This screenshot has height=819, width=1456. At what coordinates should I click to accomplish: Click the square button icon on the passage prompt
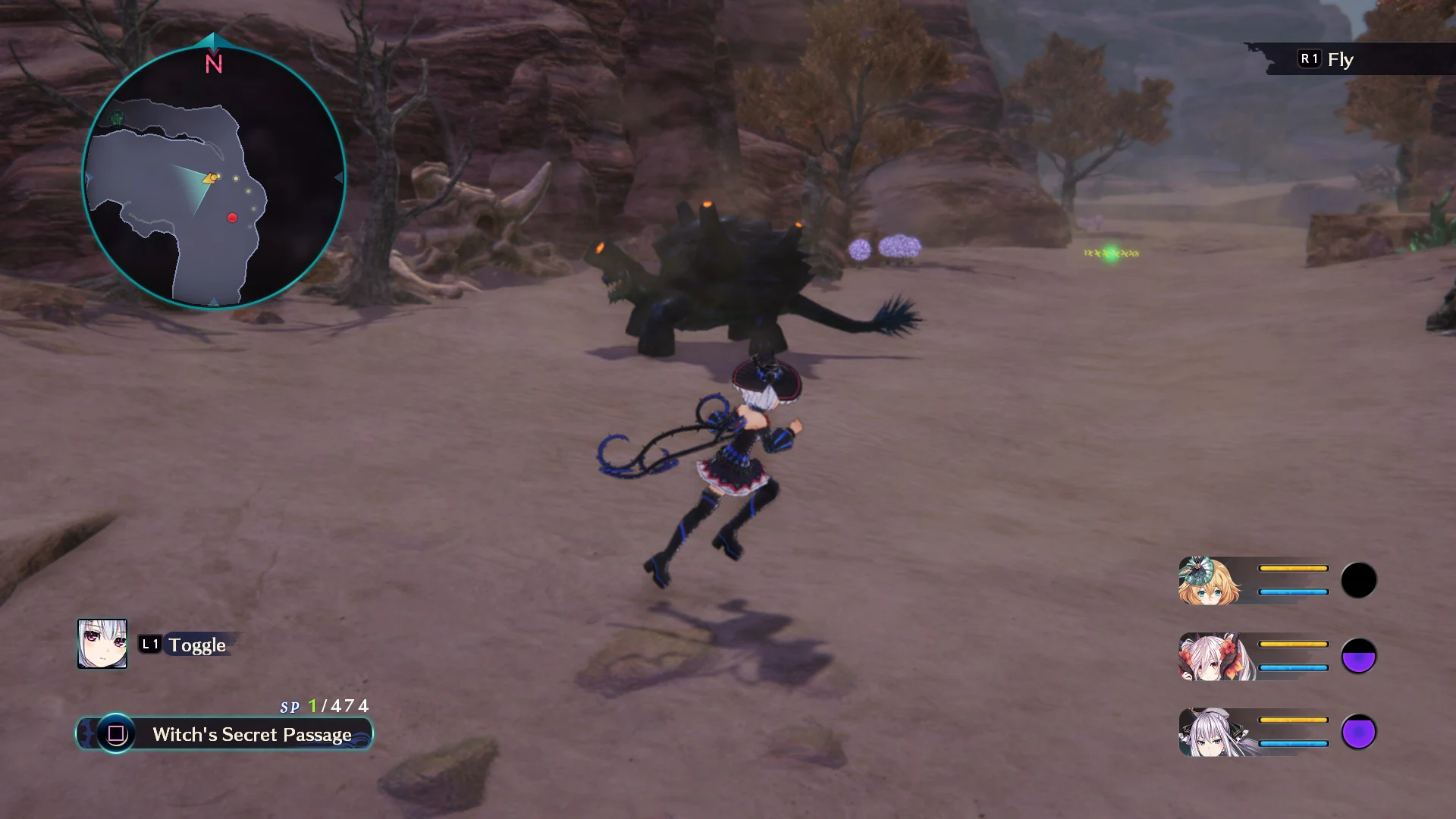point(115,734)
